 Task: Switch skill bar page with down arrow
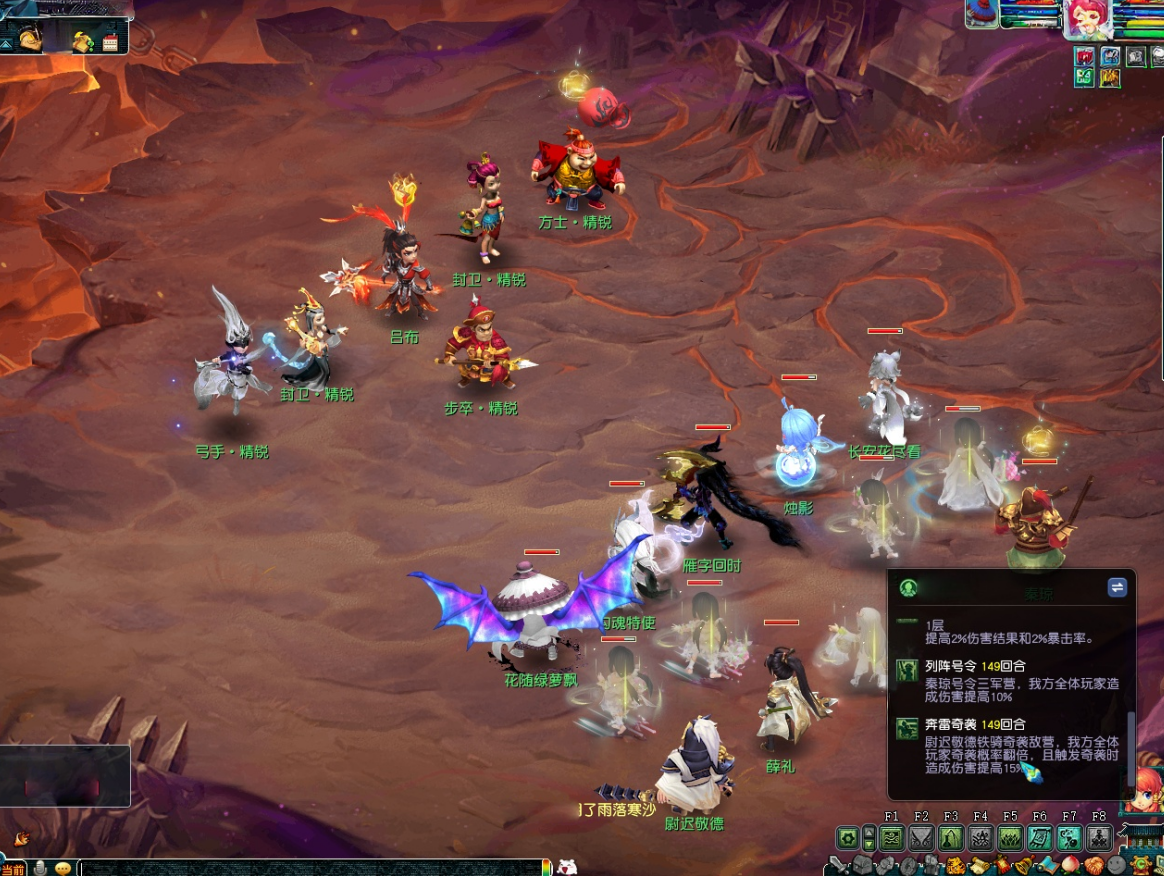click(869, 844)
